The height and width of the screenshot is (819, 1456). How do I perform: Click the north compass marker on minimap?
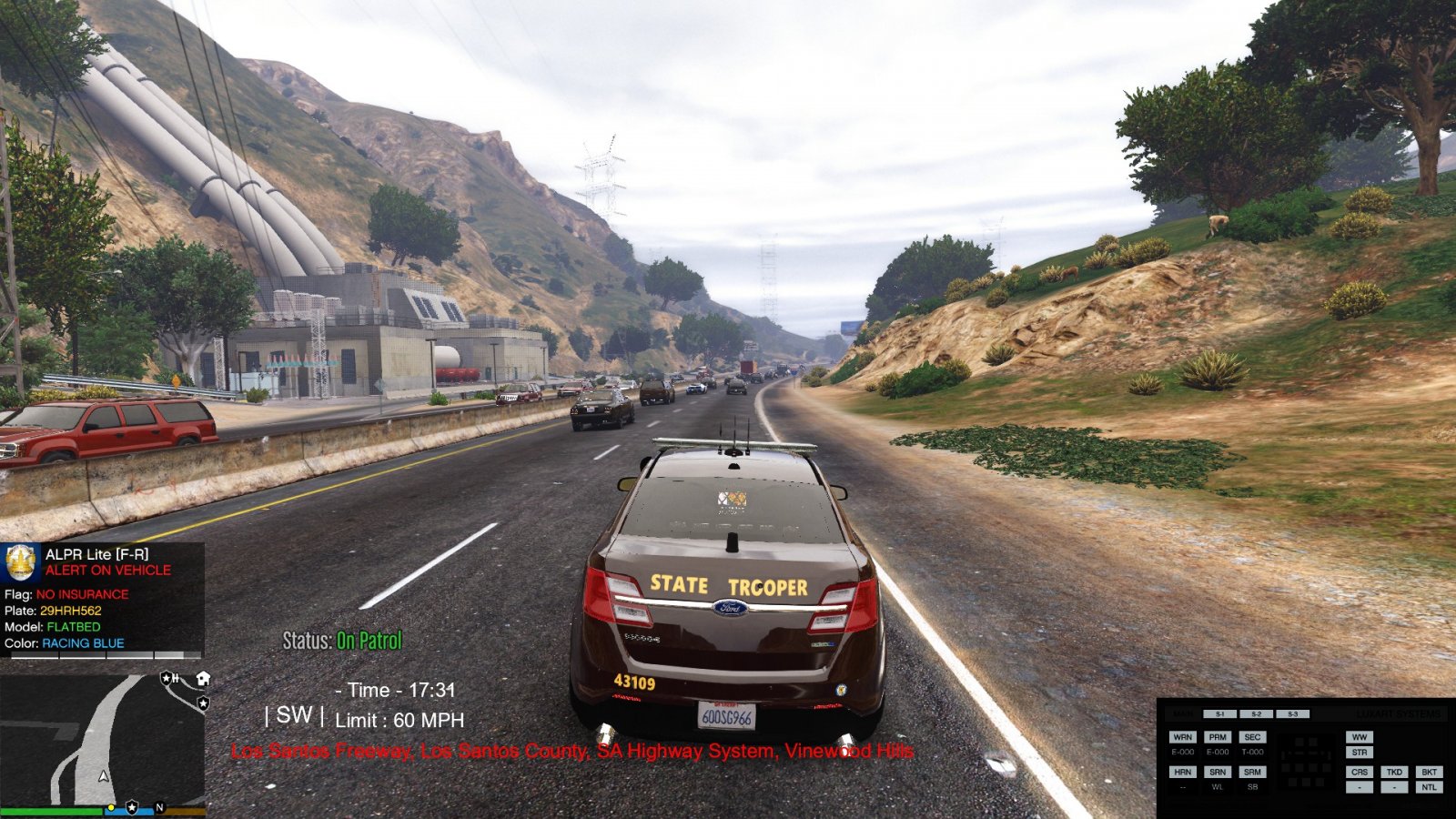[x=160, y=807]
